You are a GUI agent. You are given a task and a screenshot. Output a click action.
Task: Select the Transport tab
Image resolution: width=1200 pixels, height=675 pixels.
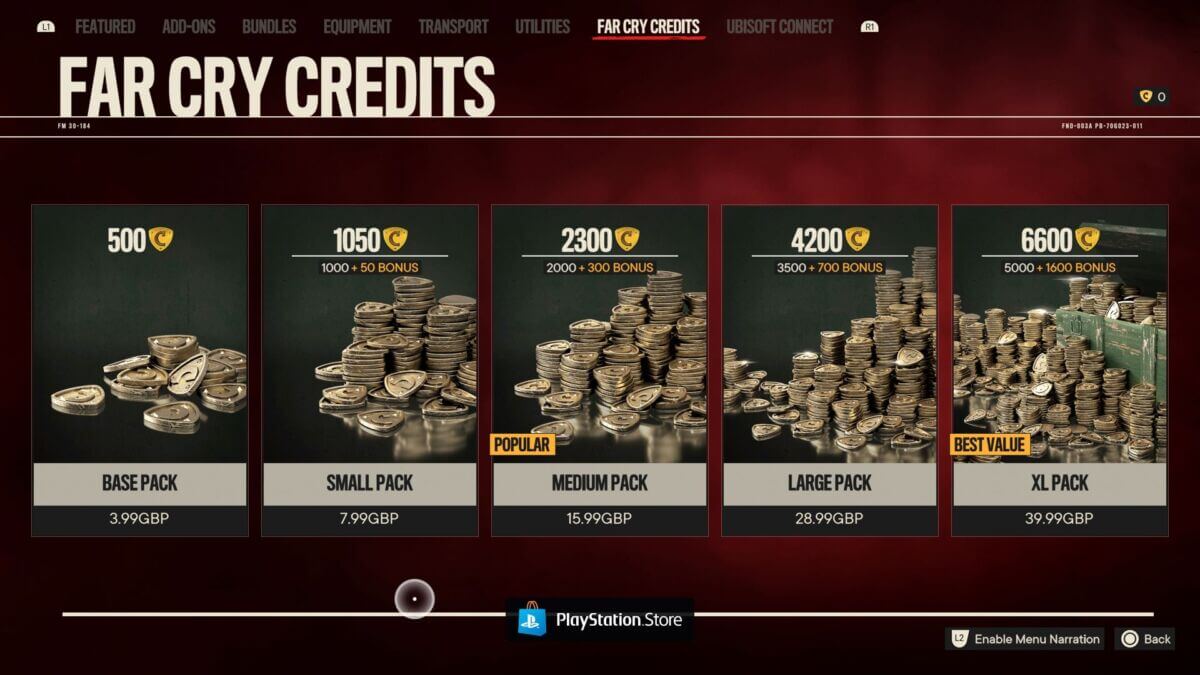453,27
